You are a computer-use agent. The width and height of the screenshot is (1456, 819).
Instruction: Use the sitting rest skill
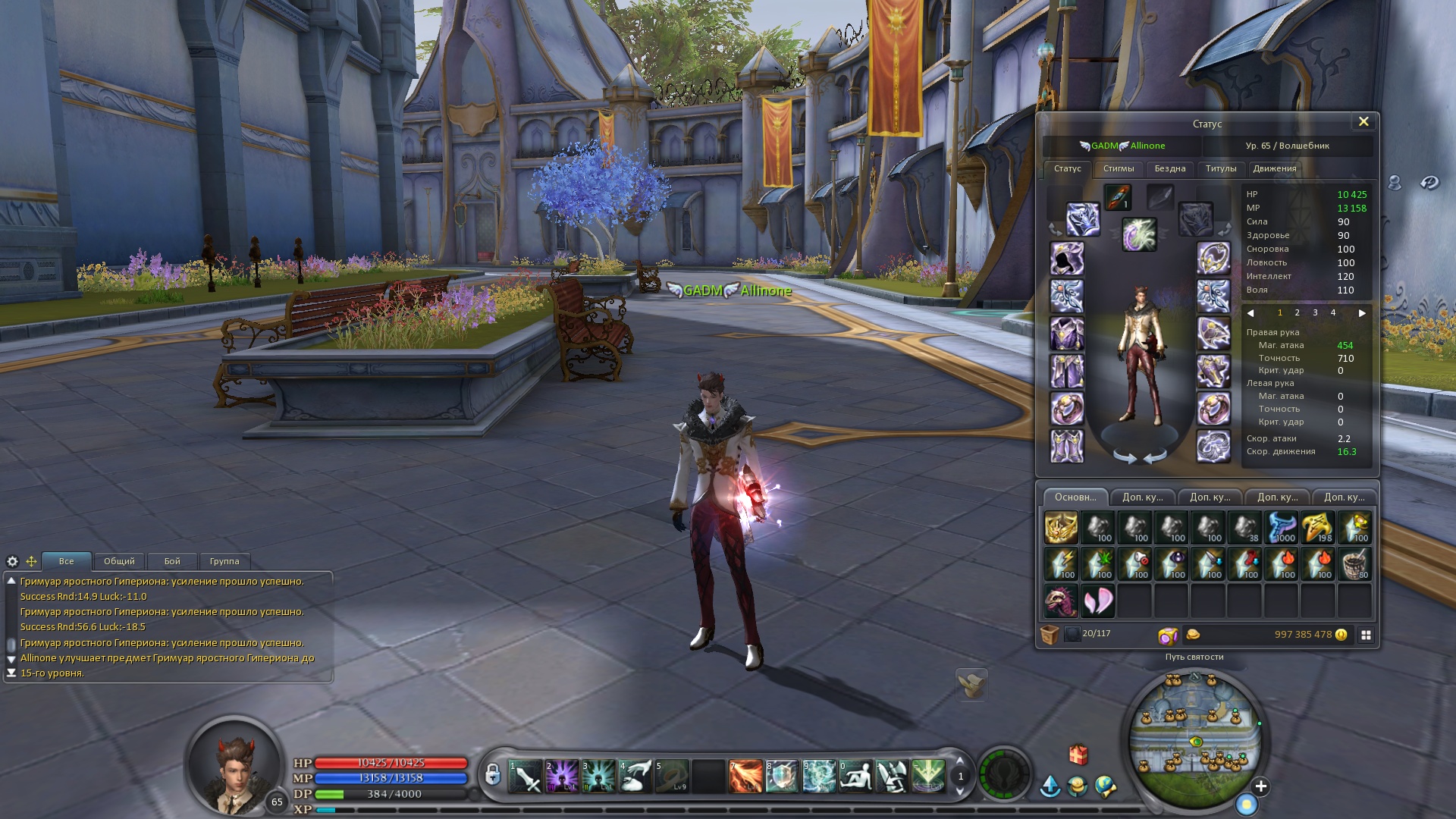tap(855, 777)
